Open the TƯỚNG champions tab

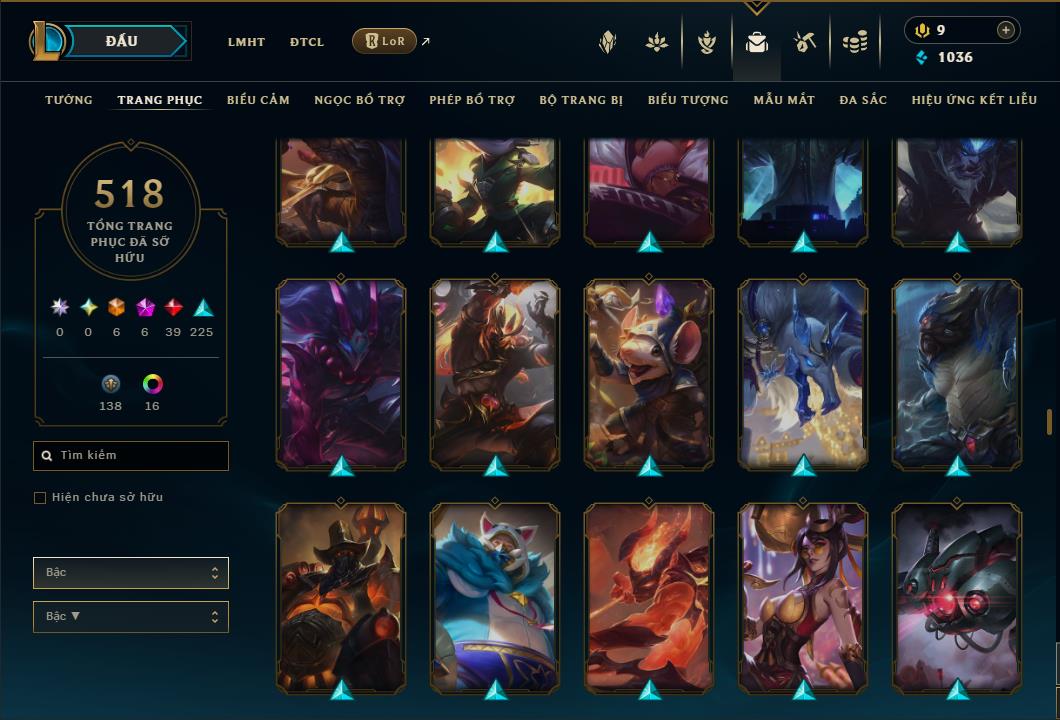click(x=69, y=100)
